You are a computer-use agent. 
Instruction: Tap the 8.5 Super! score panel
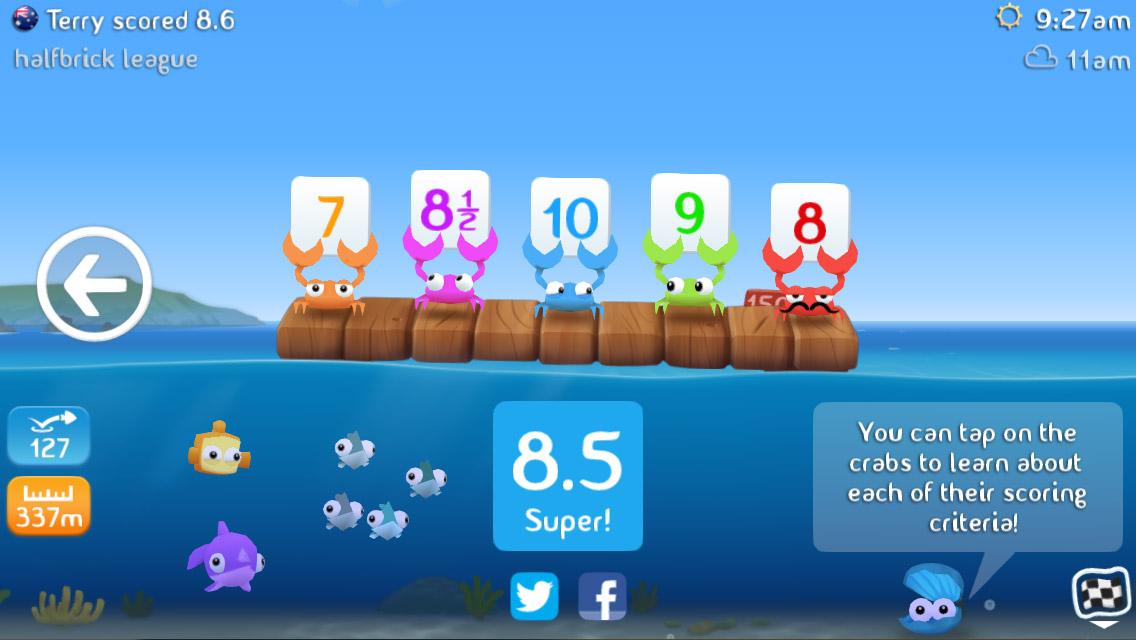click(568, 476)
